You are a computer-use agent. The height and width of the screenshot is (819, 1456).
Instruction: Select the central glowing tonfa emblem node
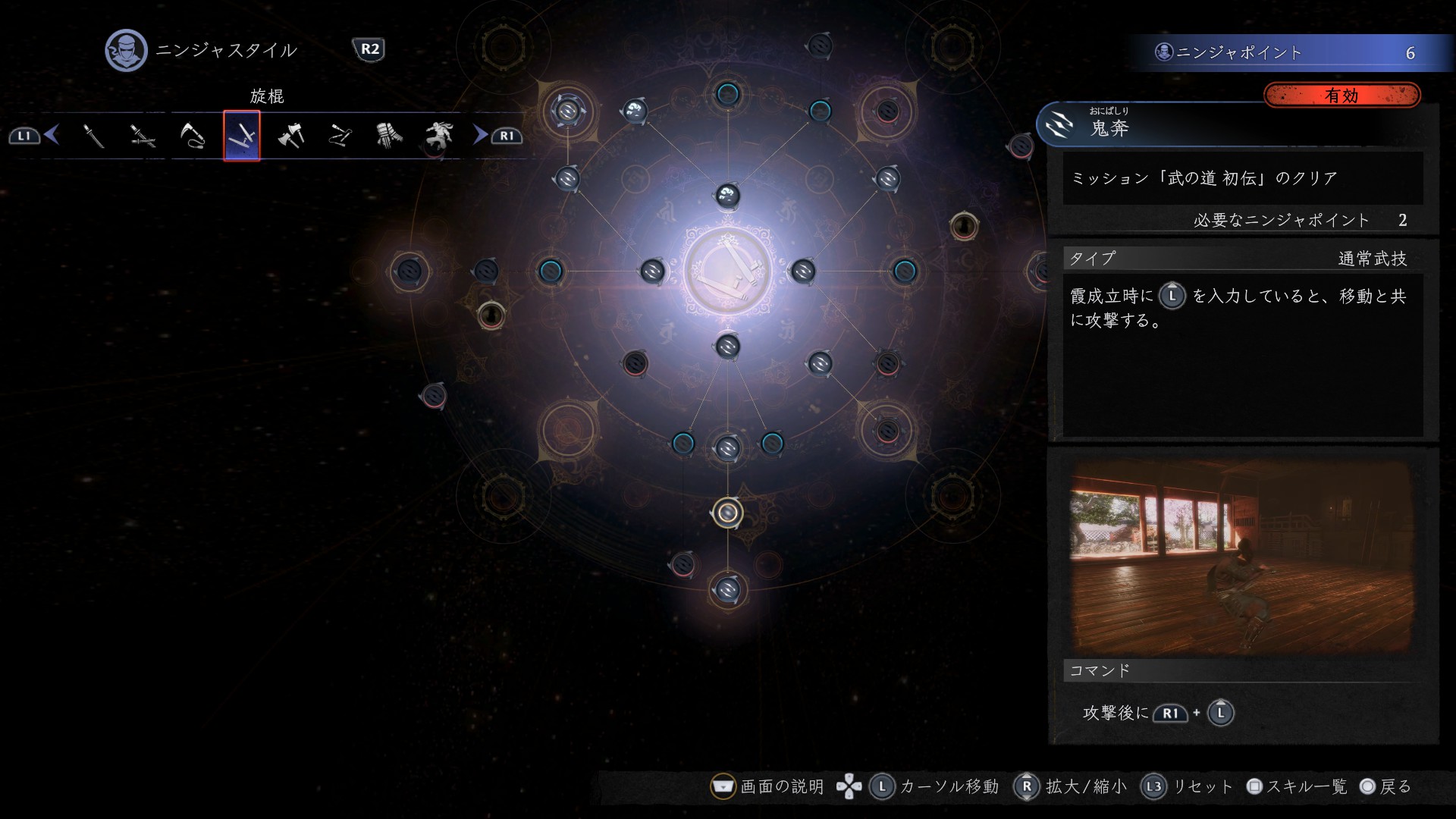click(727, 271)
